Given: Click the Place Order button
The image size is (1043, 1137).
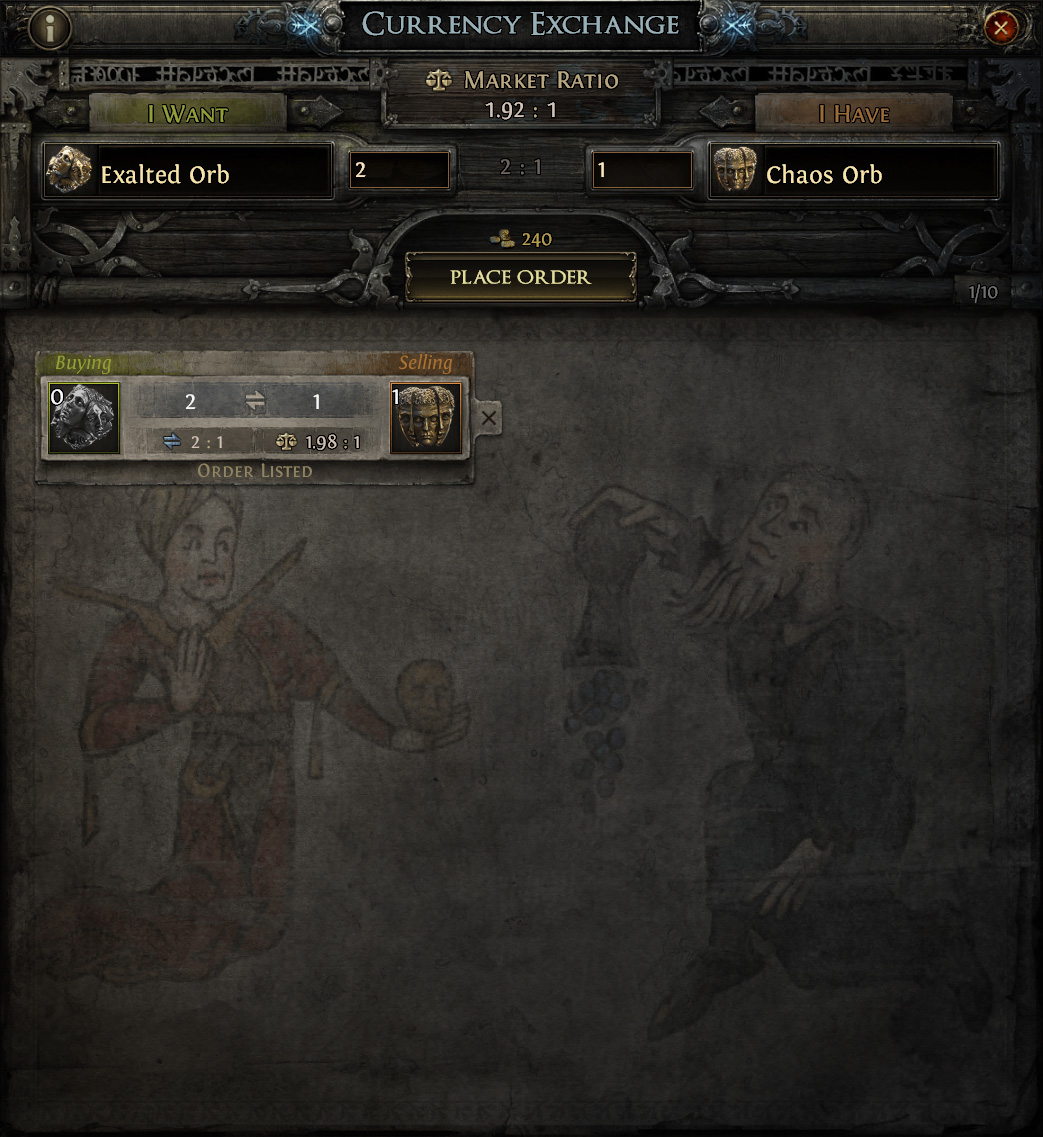Looking at the screenshot, I should pyautogui.click(x=520, y=277).
